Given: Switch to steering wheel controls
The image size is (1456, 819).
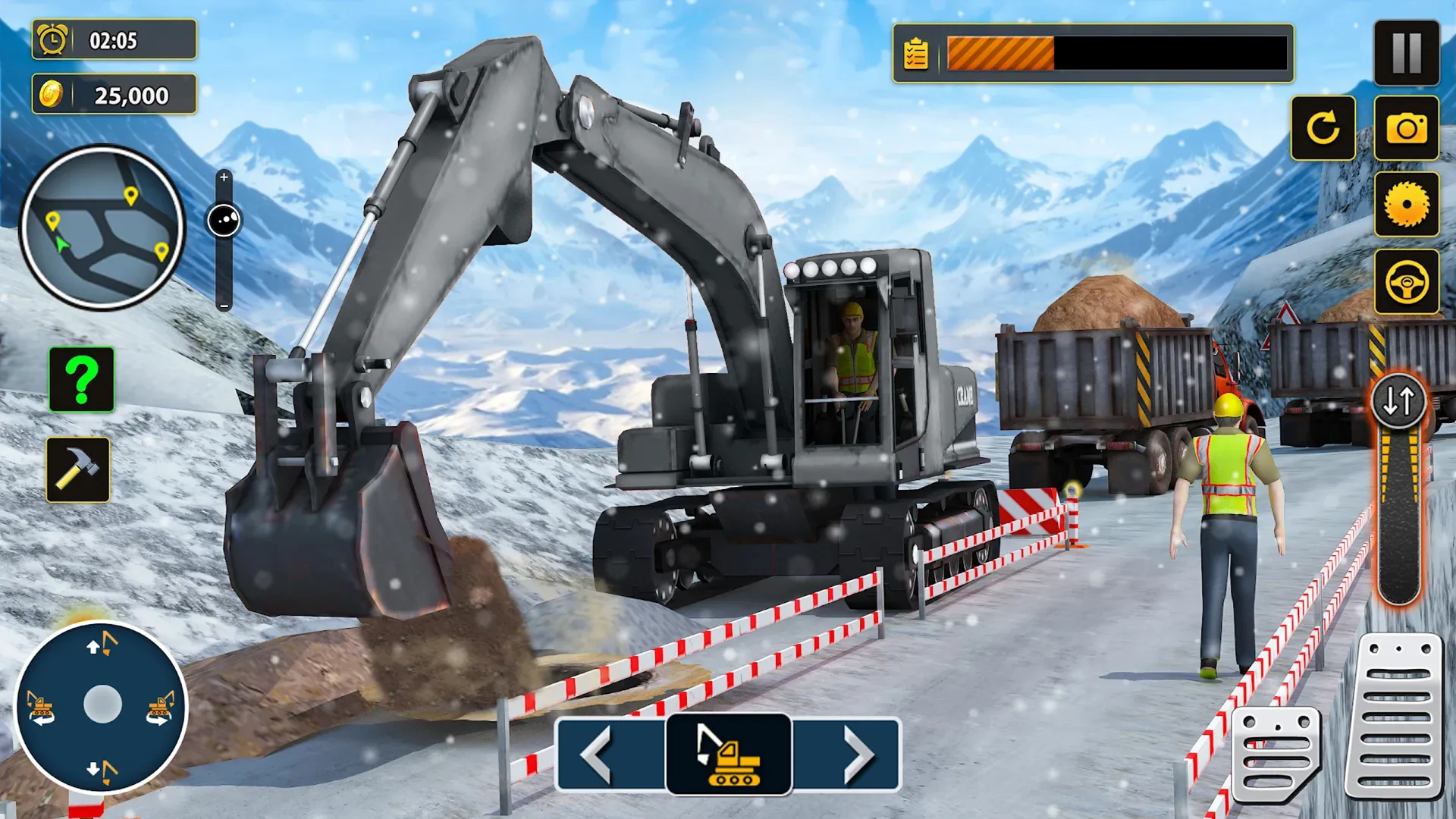Looking at the screenshot, I should pos(1408,279).
